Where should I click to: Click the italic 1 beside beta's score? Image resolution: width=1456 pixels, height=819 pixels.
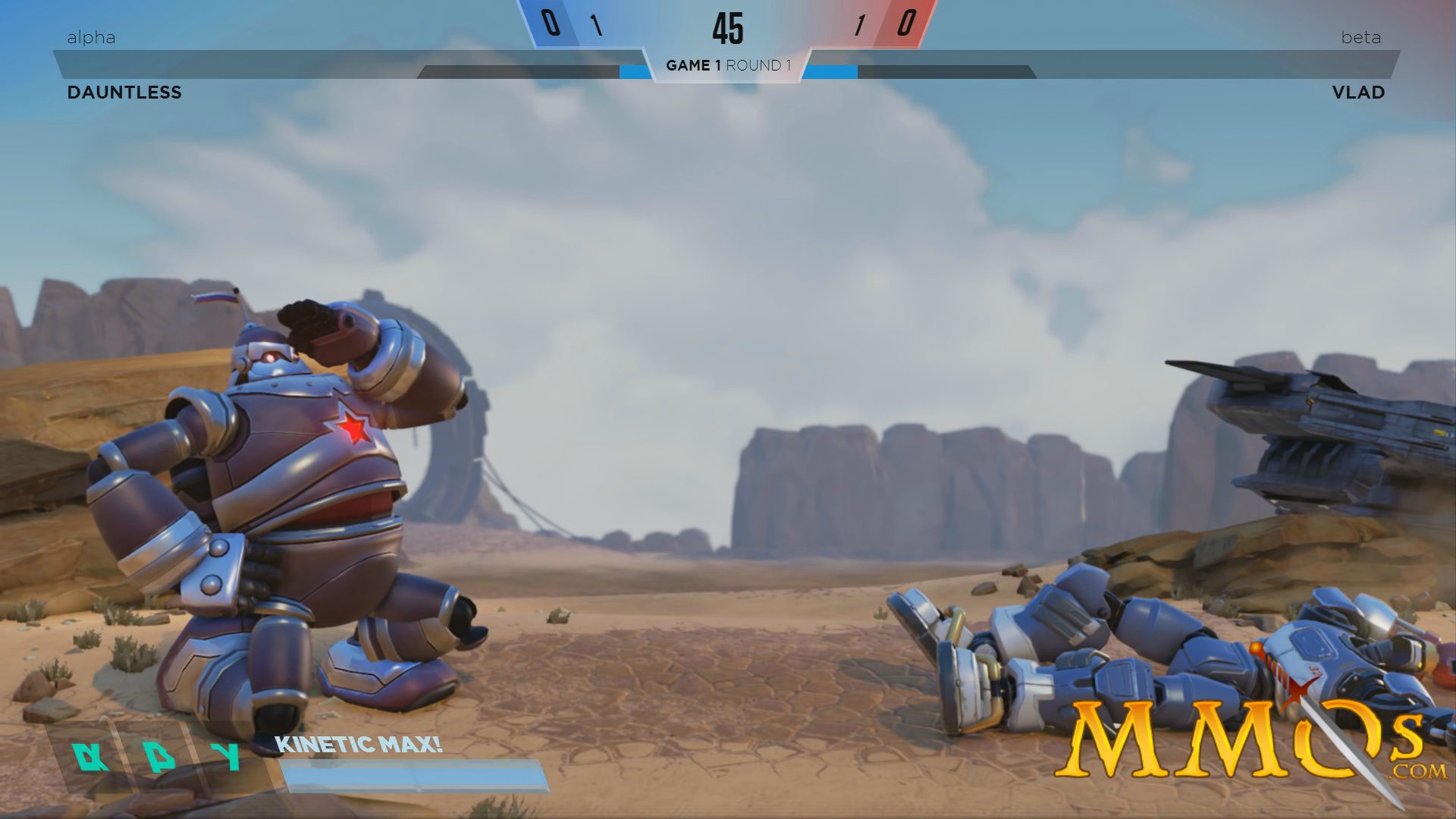860,25
